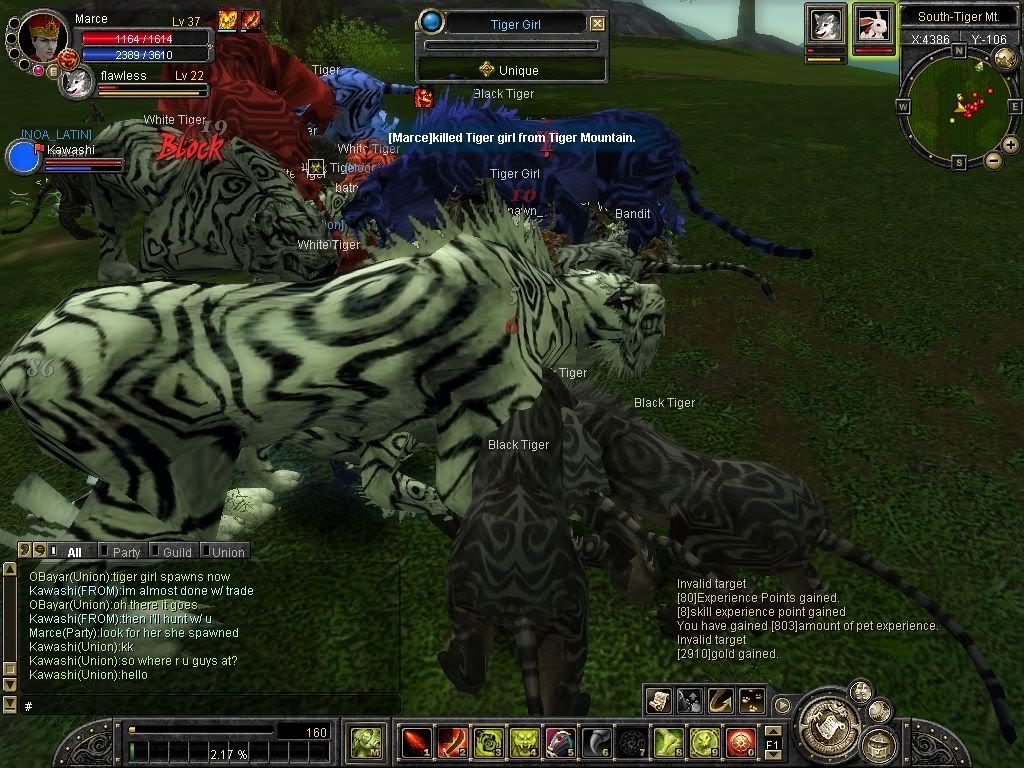
Task: Use the white claw skill in slot 6
Action: pos(596,742)
